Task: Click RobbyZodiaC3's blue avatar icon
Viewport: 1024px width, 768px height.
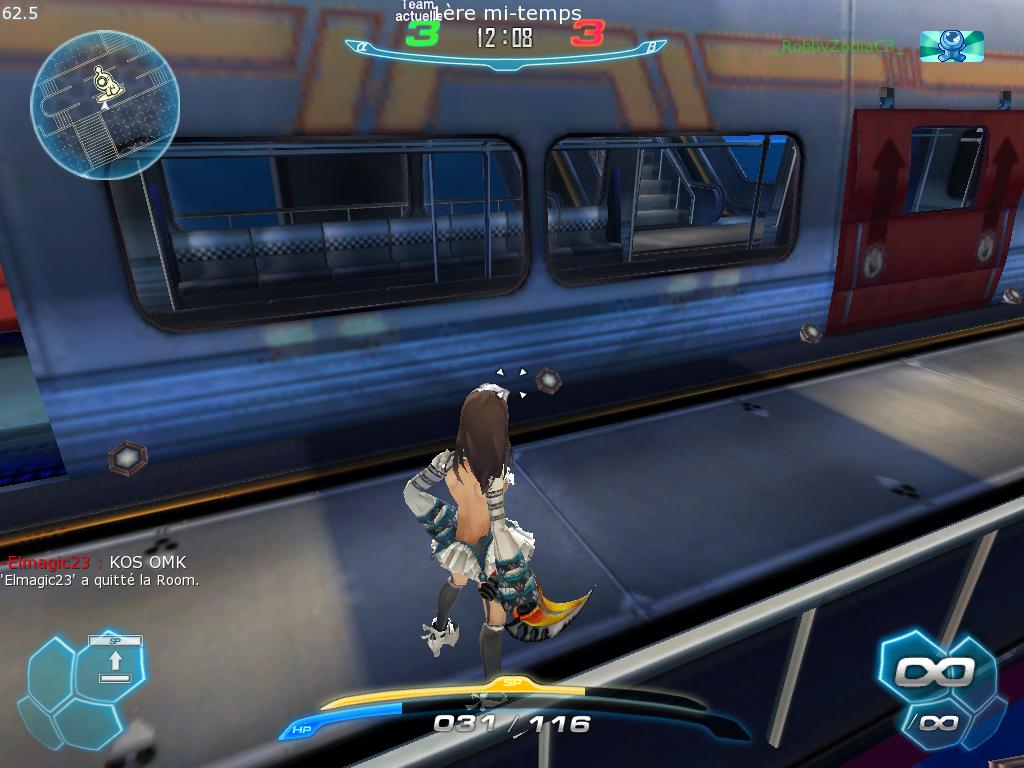Action: tap(951, 46)
